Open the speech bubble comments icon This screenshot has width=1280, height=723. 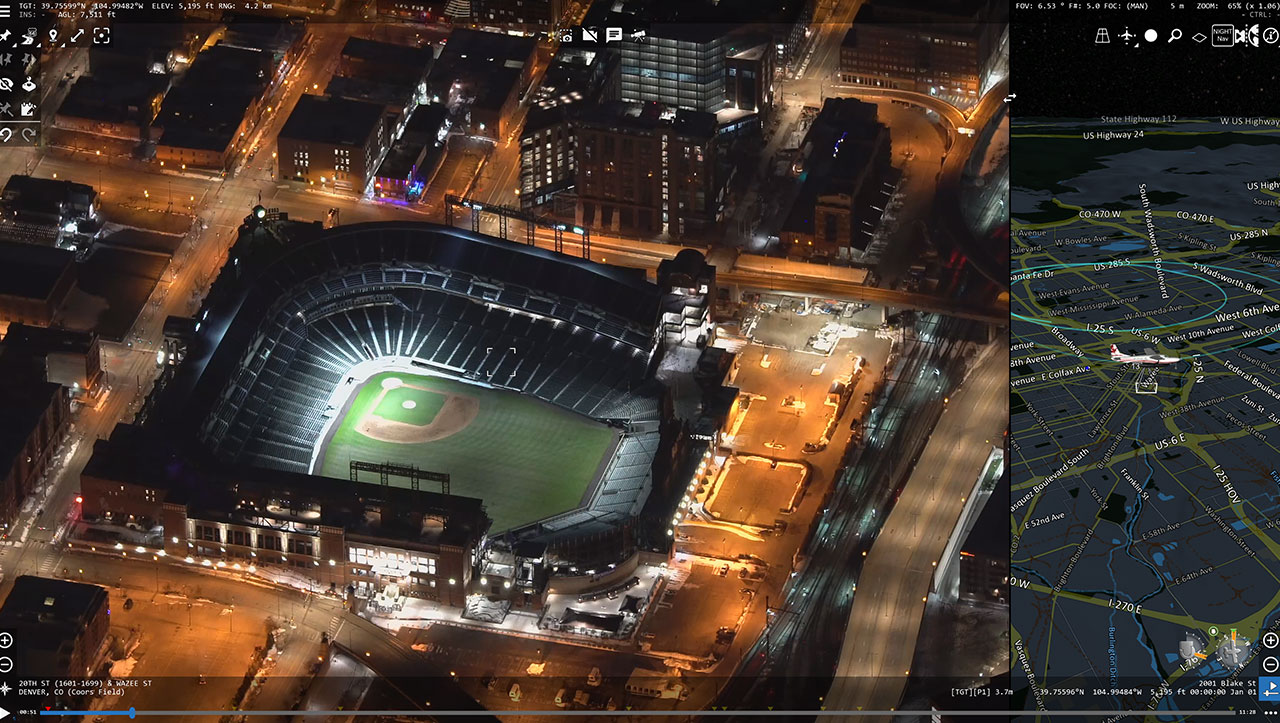coord(614,35)
